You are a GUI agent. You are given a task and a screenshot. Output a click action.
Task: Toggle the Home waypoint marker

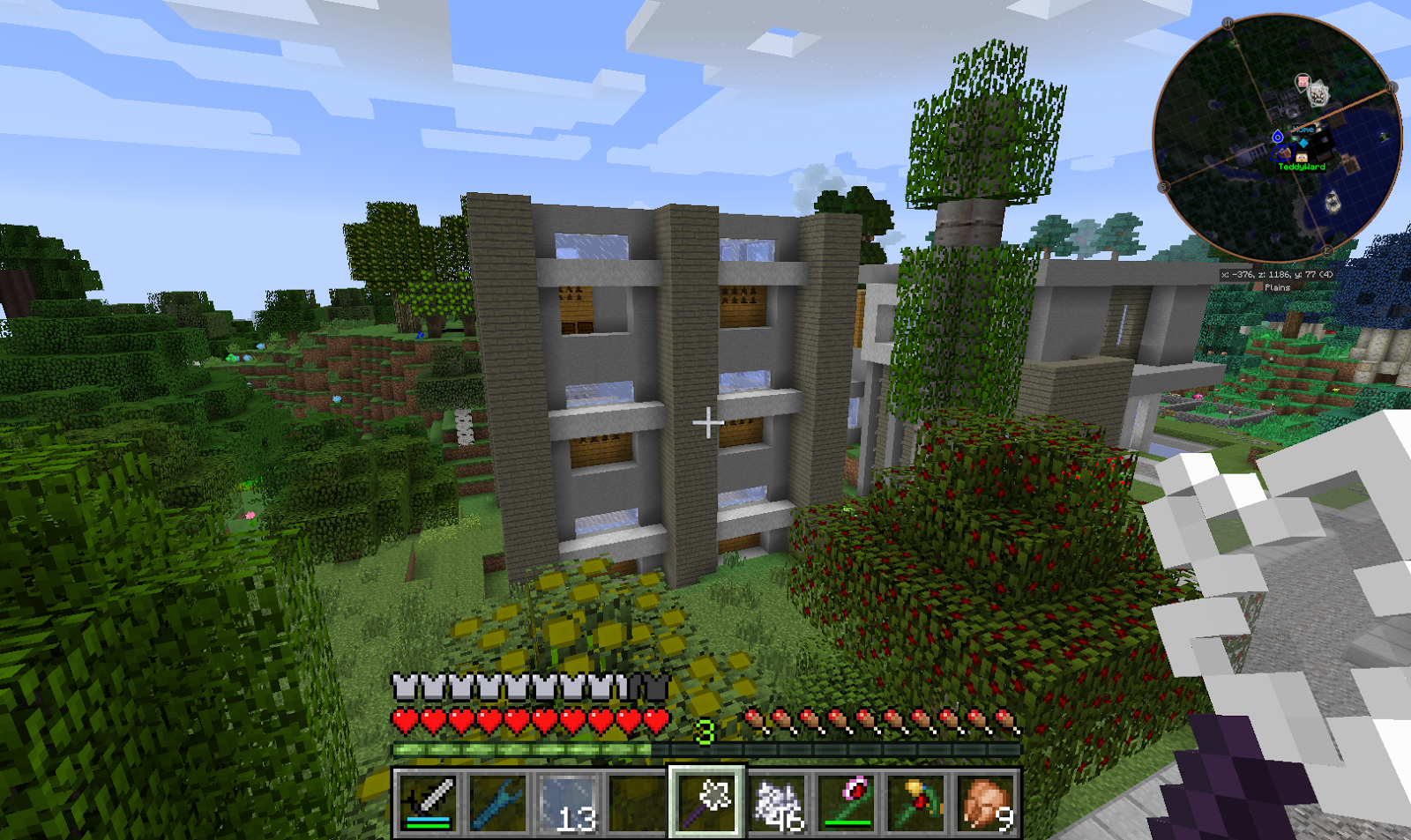click(x=1303, y=130)
